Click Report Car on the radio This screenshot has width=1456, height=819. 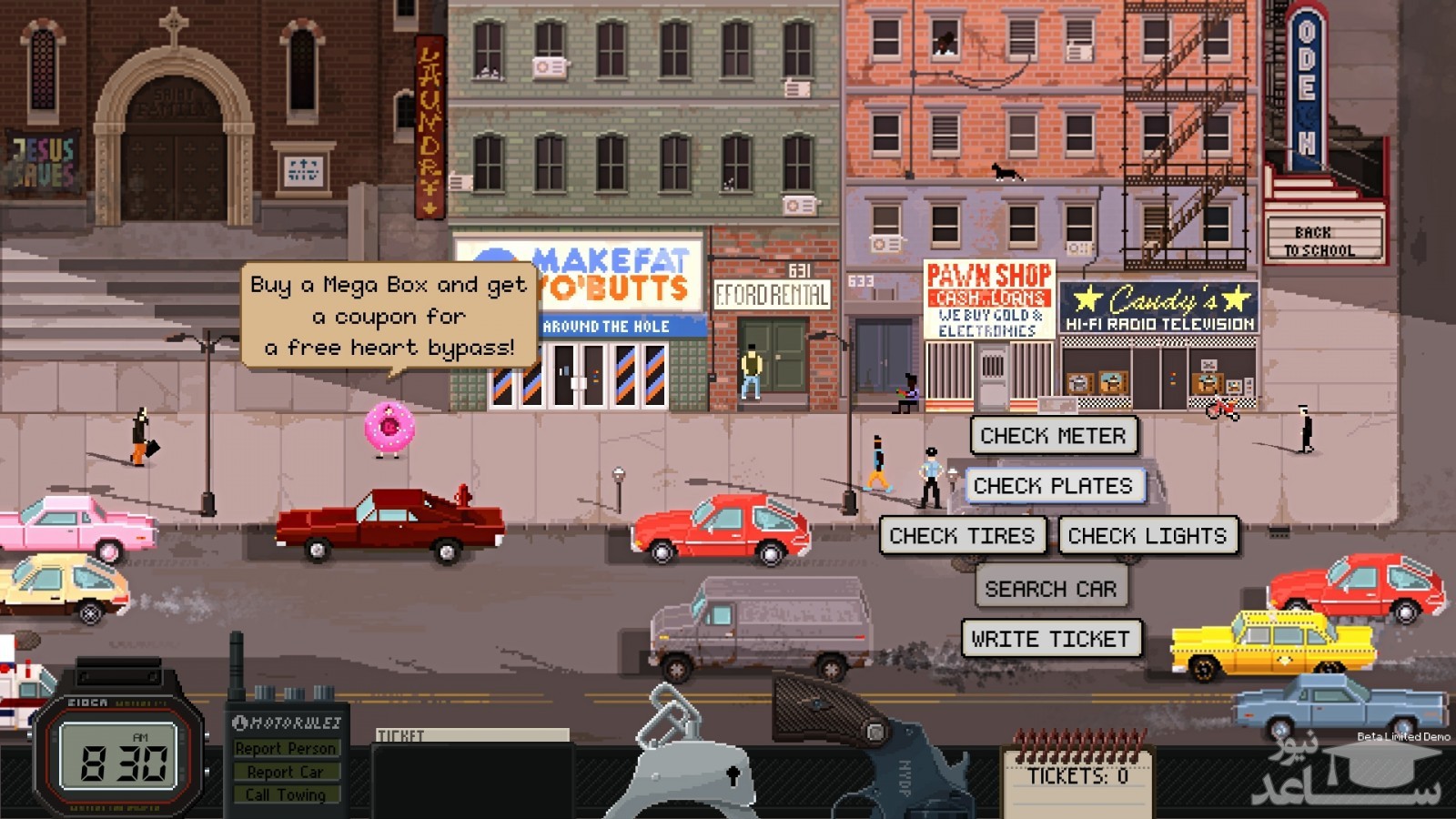(x=286, y=772)
